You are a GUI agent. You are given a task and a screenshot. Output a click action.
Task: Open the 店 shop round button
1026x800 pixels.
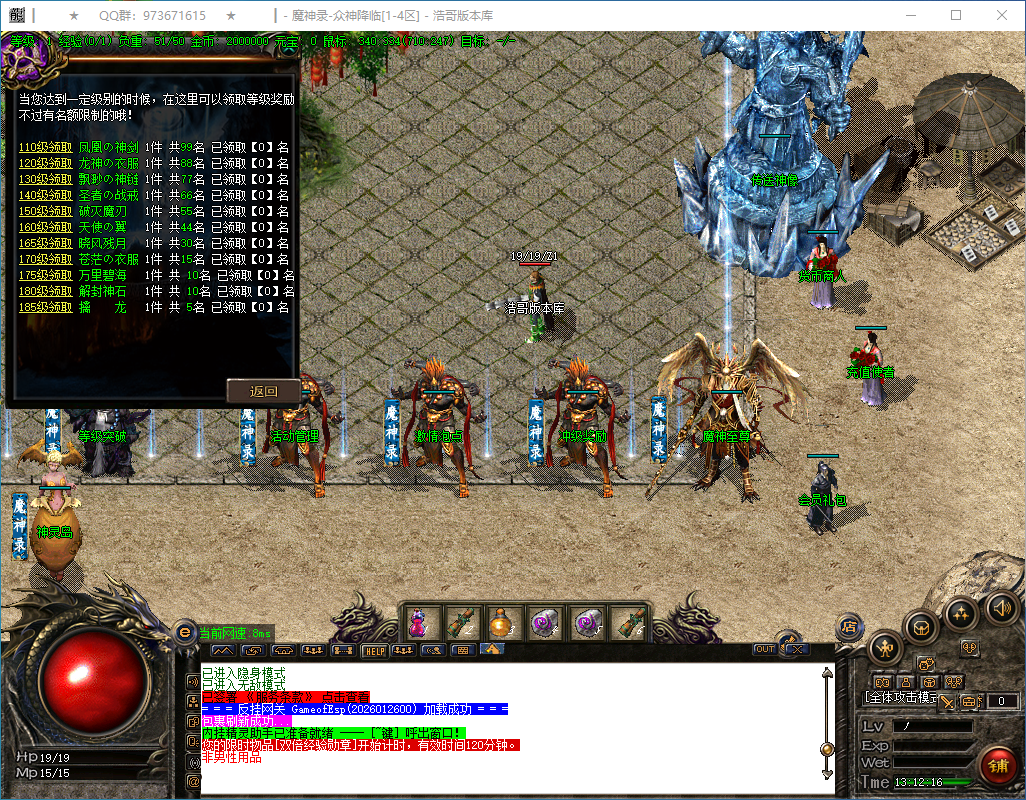849,626
